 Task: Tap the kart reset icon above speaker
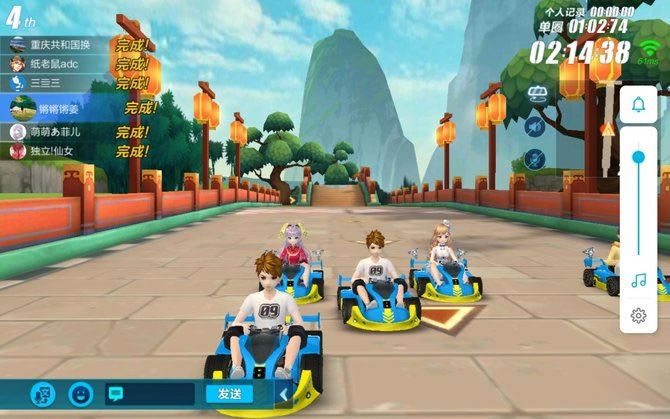point(535,95)
